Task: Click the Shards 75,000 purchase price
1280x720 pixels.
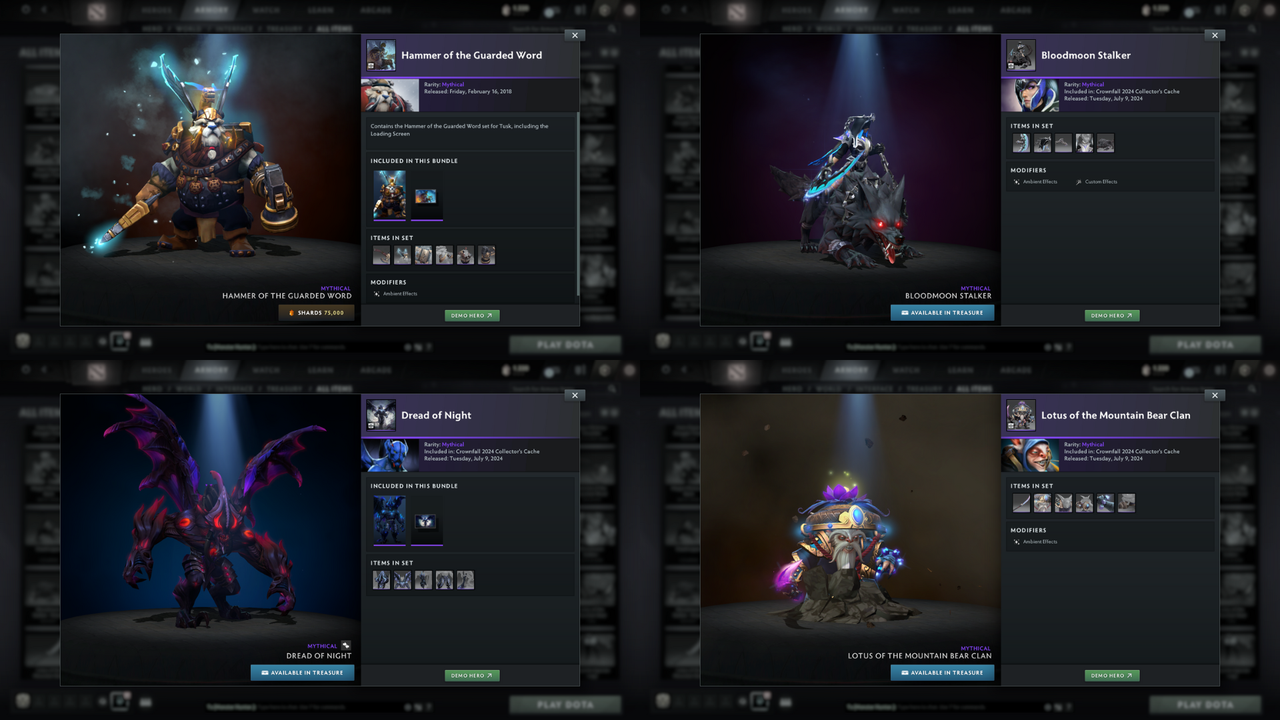Action: pyautogui.click(x=316, y=312)
